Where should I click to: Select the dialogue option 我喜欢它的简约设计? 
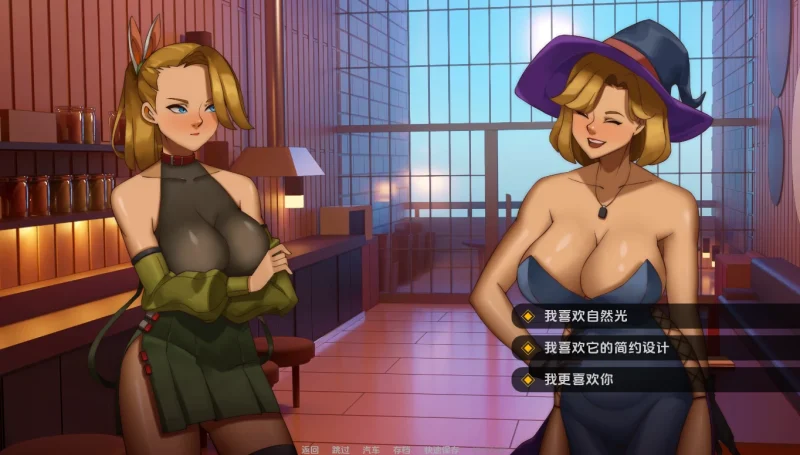point(606,348)
